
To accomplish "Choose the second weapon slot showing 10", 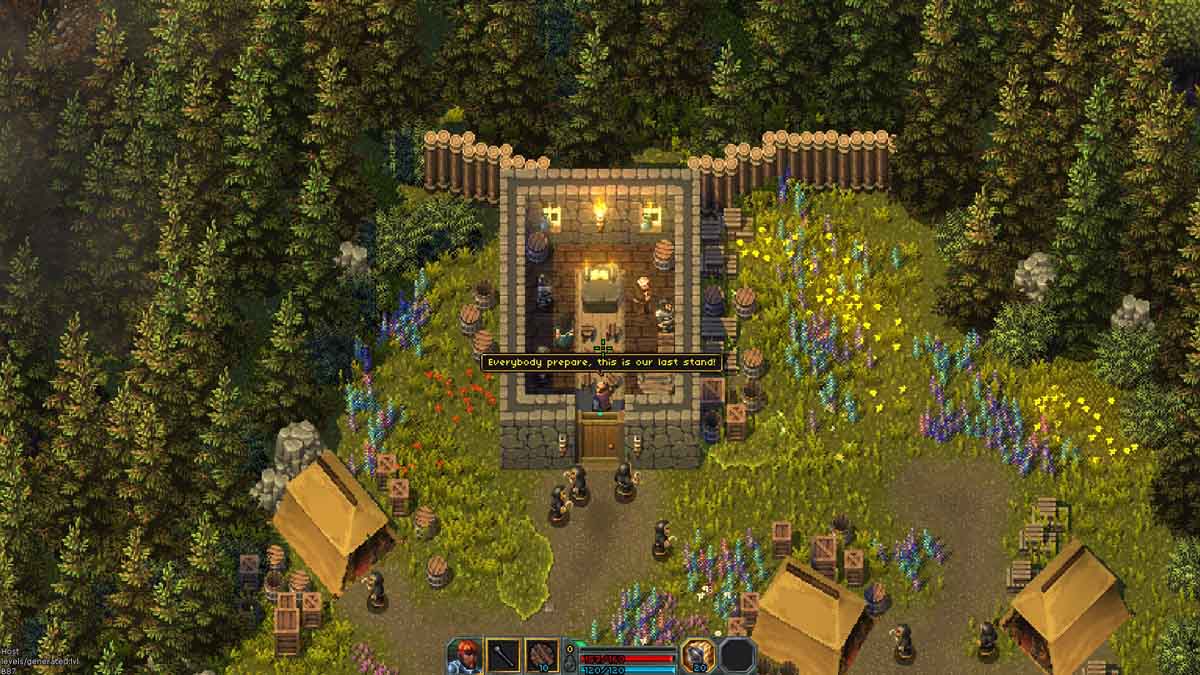I will click(x=542, y=655).
